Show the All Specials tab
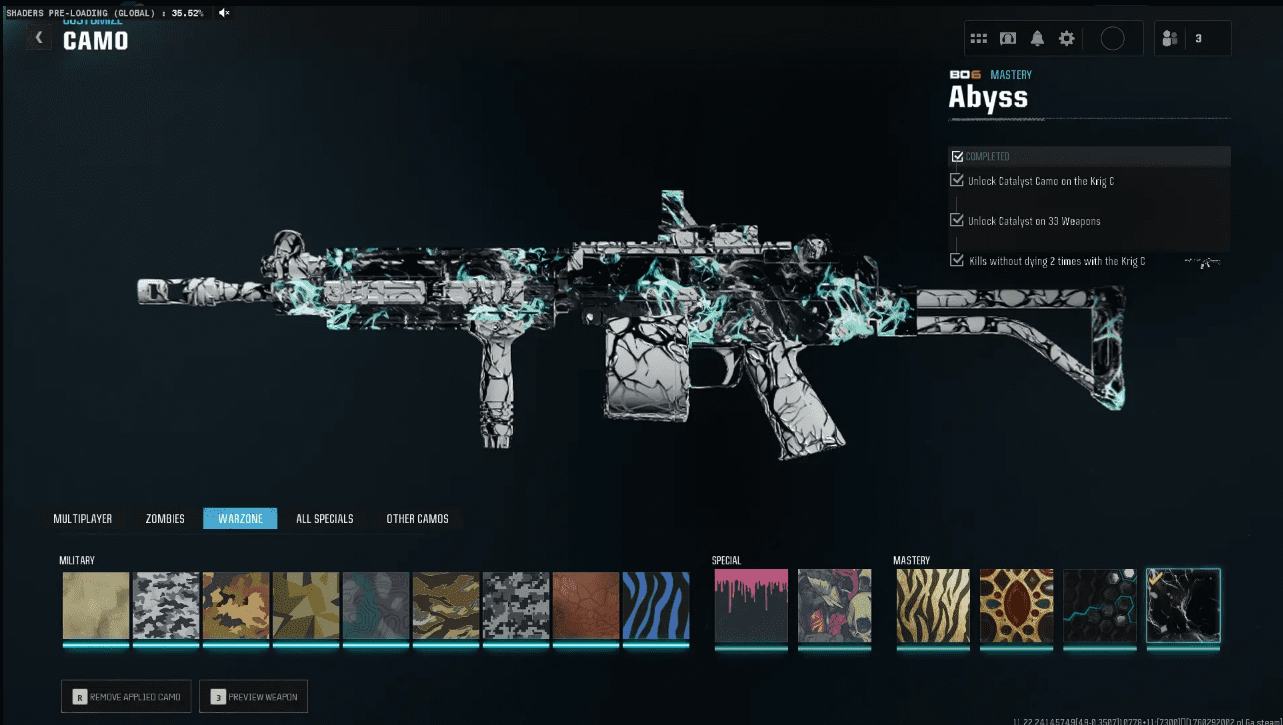 point(324,519)
